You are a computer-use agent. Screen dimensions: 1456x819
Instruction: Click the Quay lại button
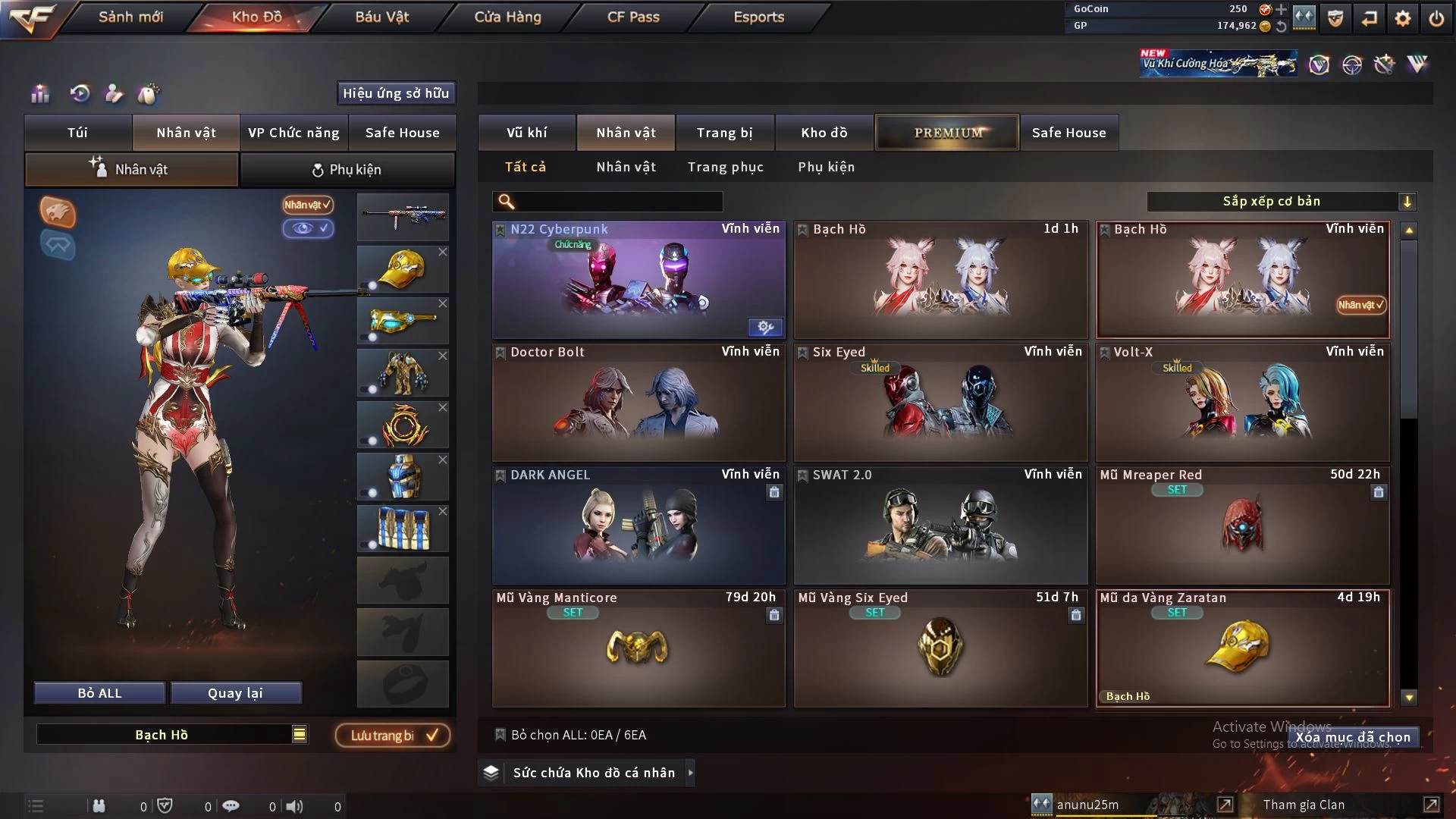pyautogui.click(x=235, y=693)
